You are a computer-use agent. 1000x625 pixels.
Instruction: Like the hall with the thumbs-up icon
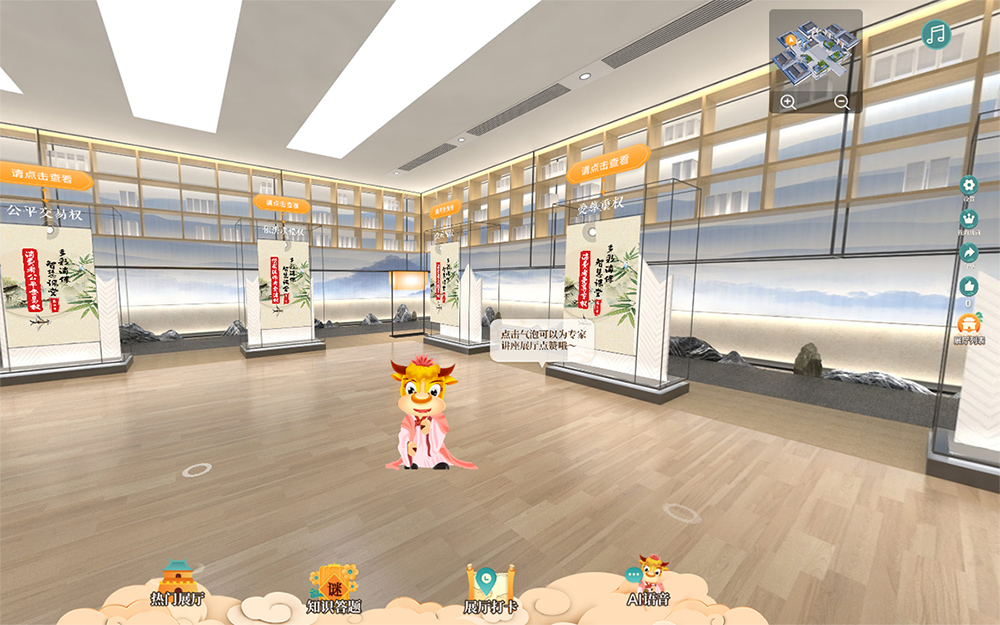pyautogui.click(x=968, y=288)
